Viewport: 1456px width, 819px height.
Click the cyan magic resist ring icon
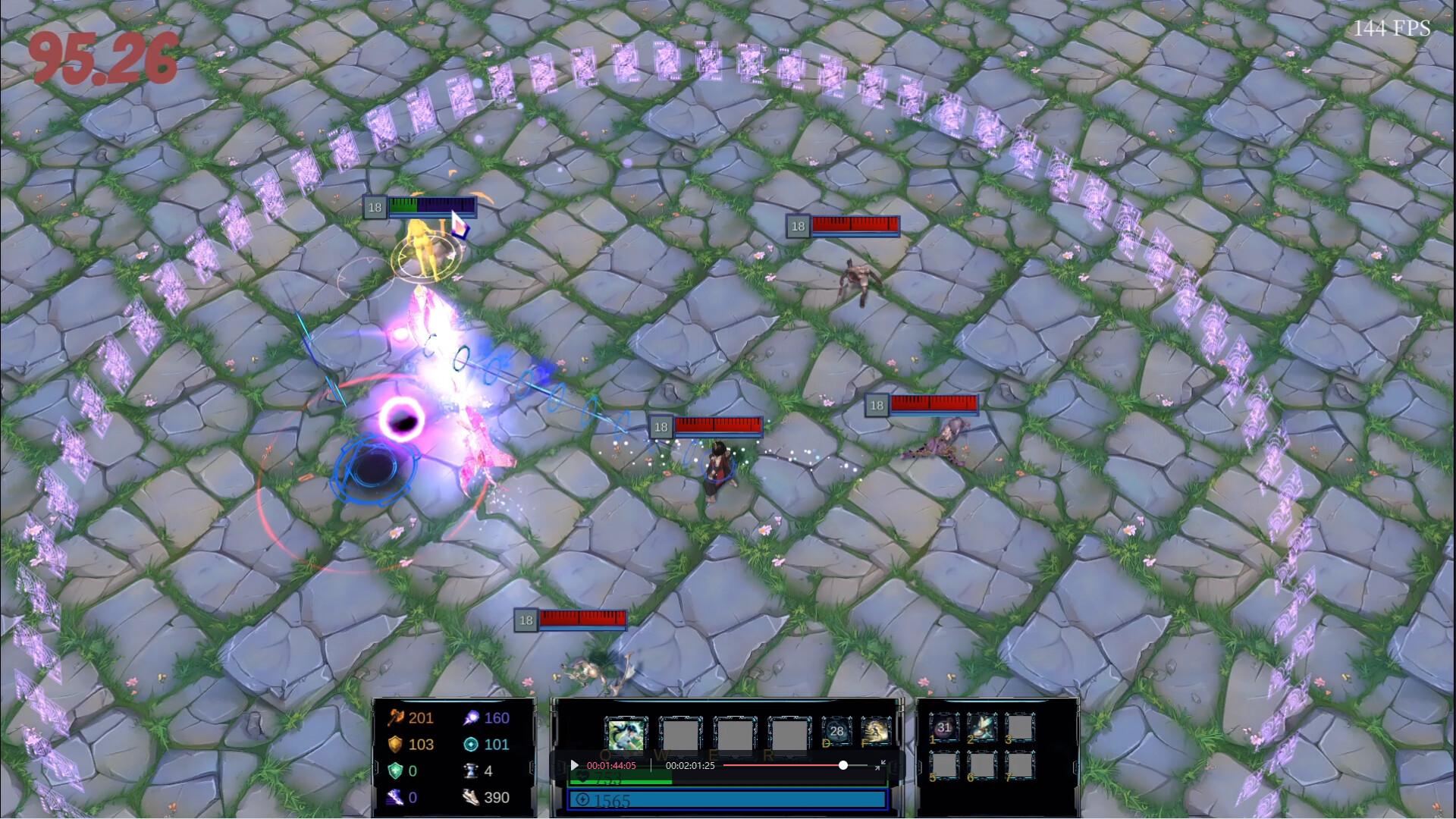coord(470,745)
